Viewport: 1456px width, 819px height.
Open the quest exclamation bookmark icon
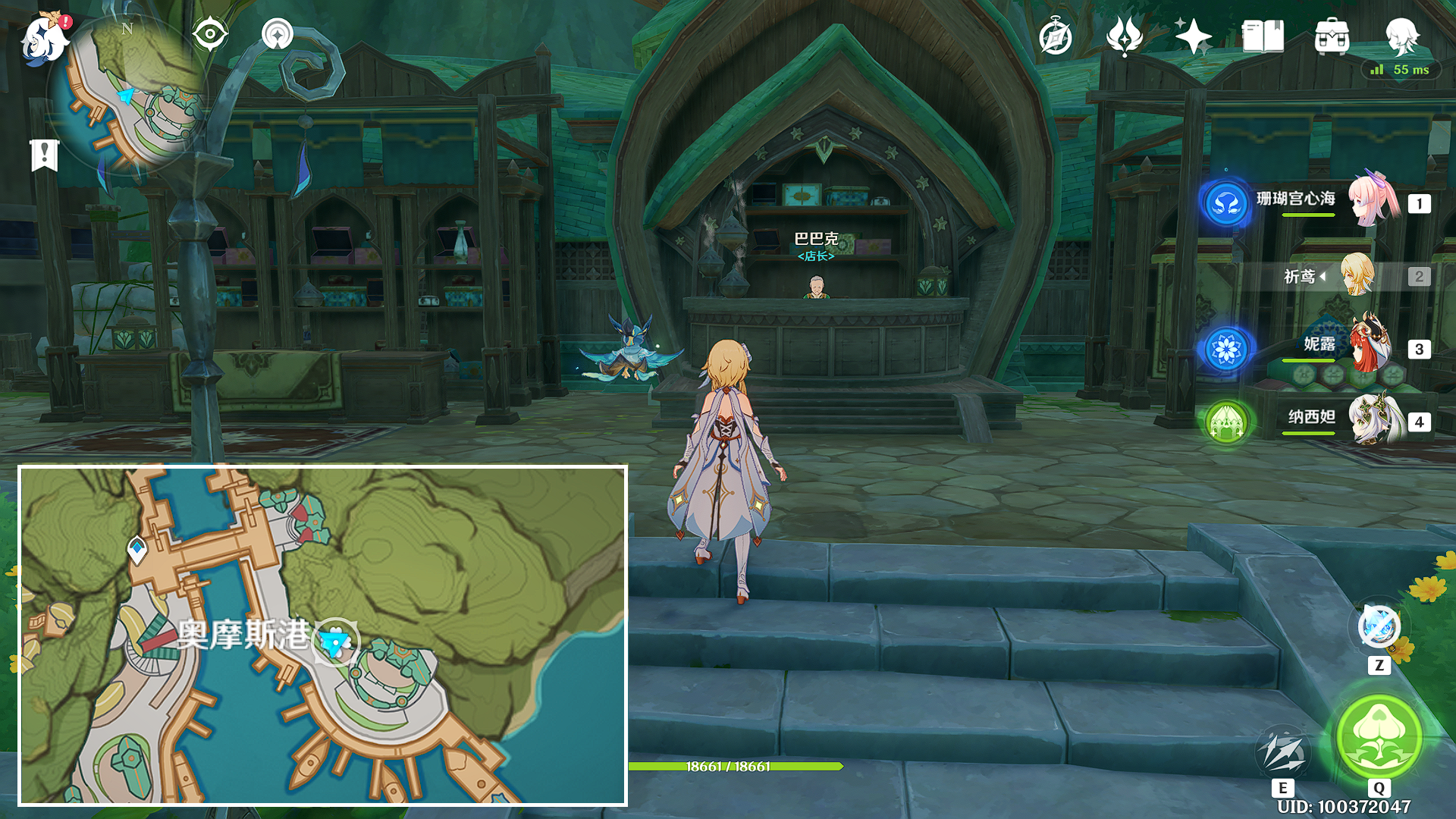click(x=44, y=155)
